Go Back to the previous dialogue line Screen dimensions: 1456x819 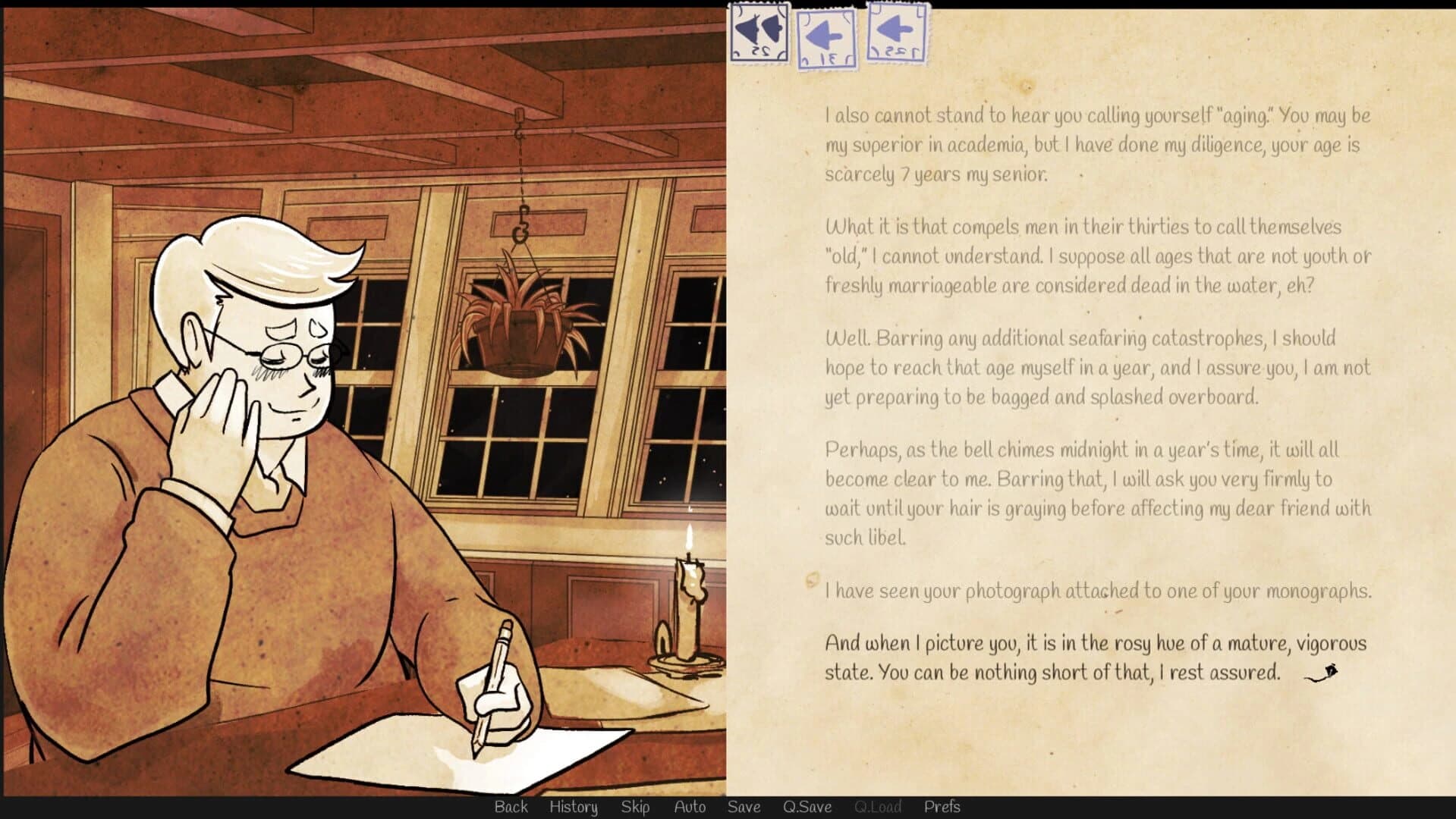[x=511, y=807]
